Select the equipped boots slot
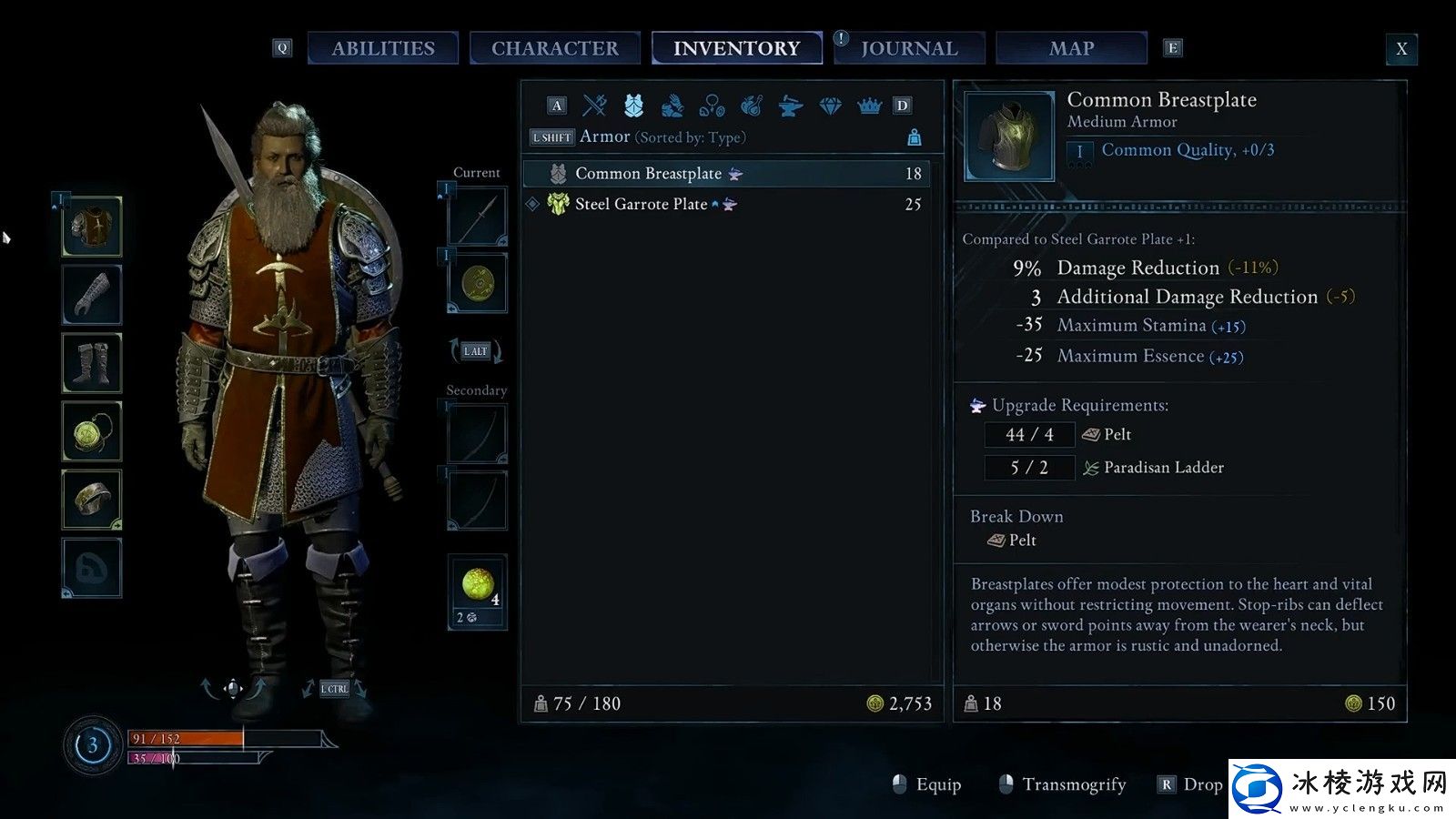Screen dimensions: 1456x819 92,363
